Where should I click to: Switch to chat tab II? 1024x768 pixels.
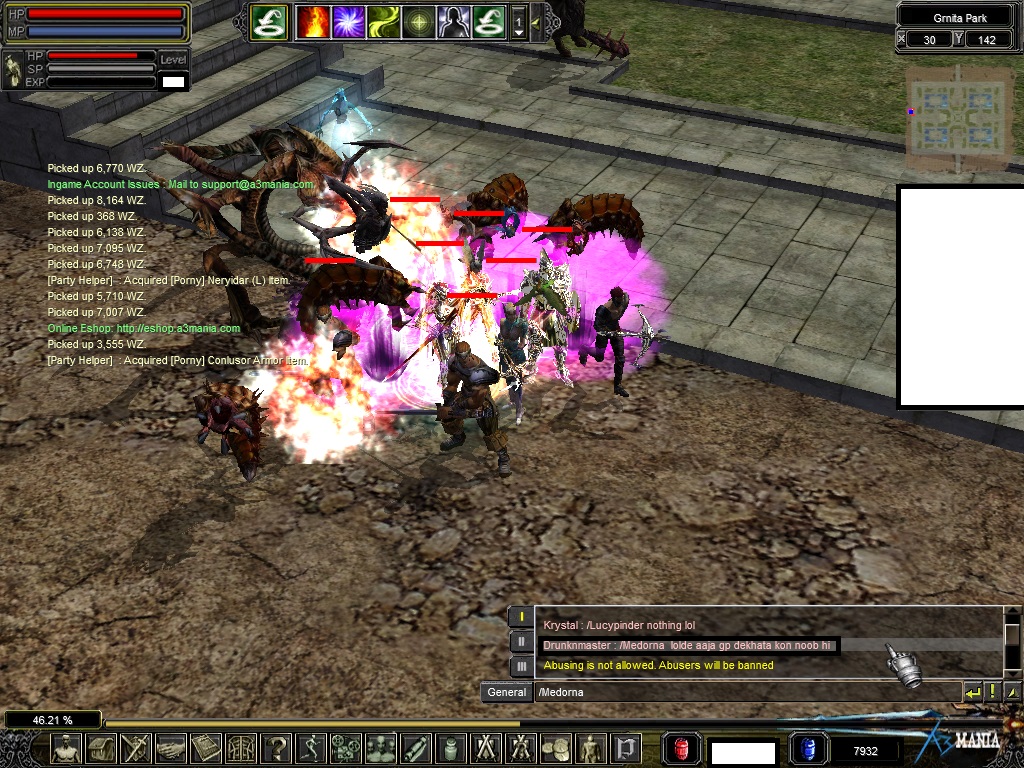pos(521,641)
